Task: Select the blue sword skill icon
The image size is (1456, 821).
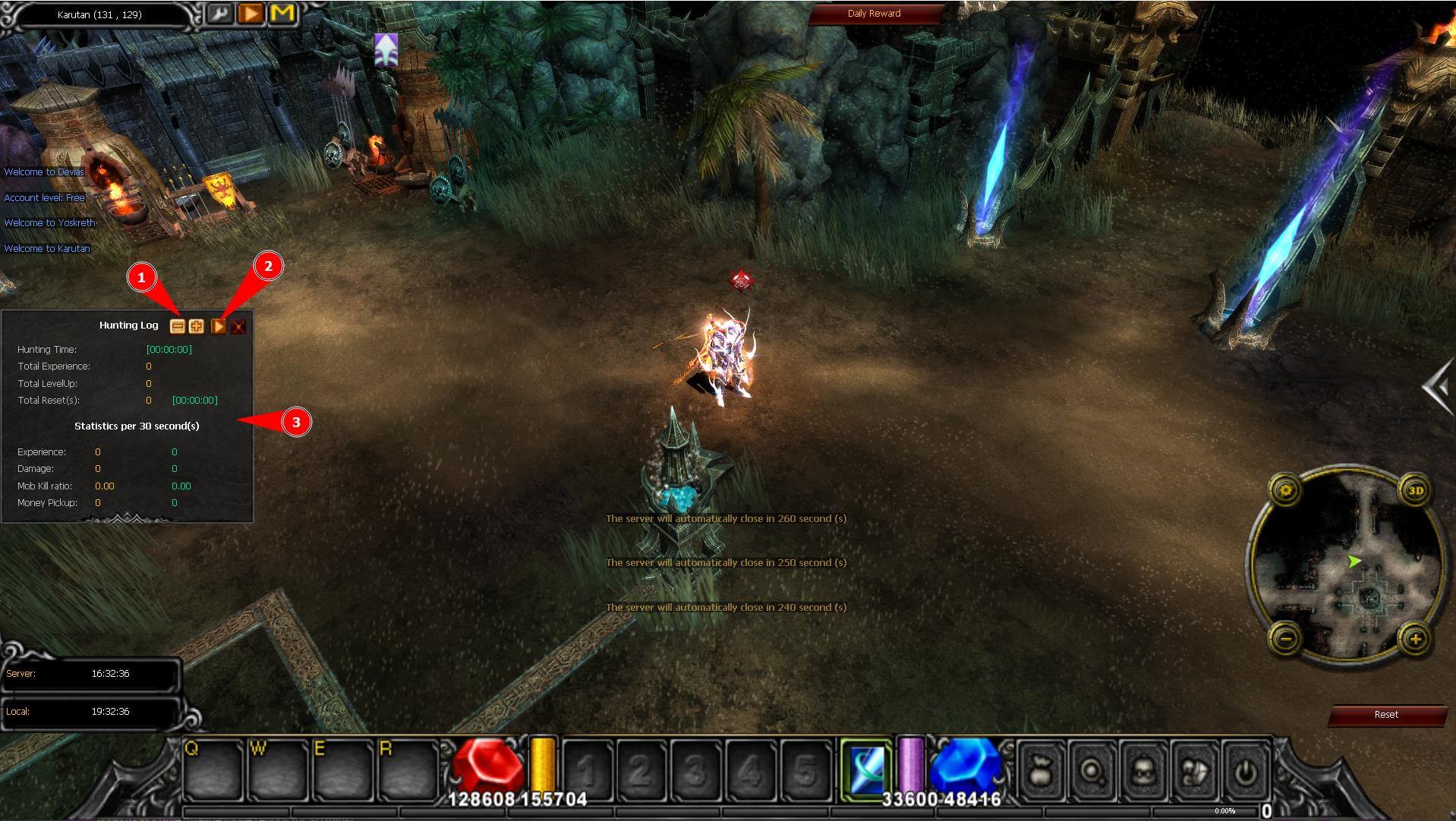Action: tap(866, 769)
